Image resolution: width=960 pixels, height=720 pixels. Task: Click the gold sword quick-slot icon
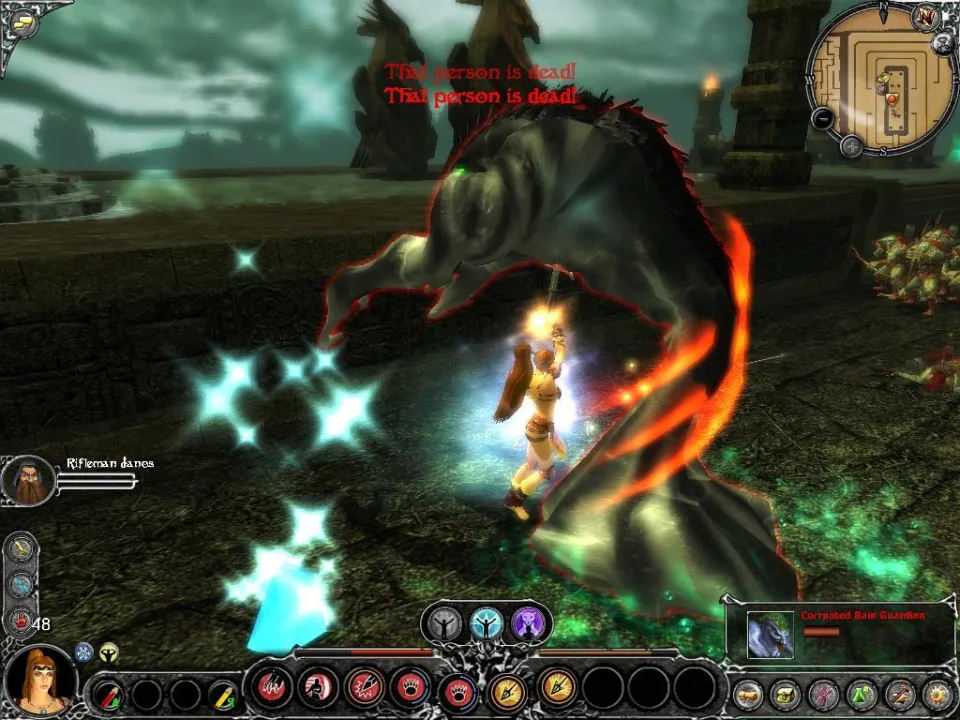[x=23, y=549]
